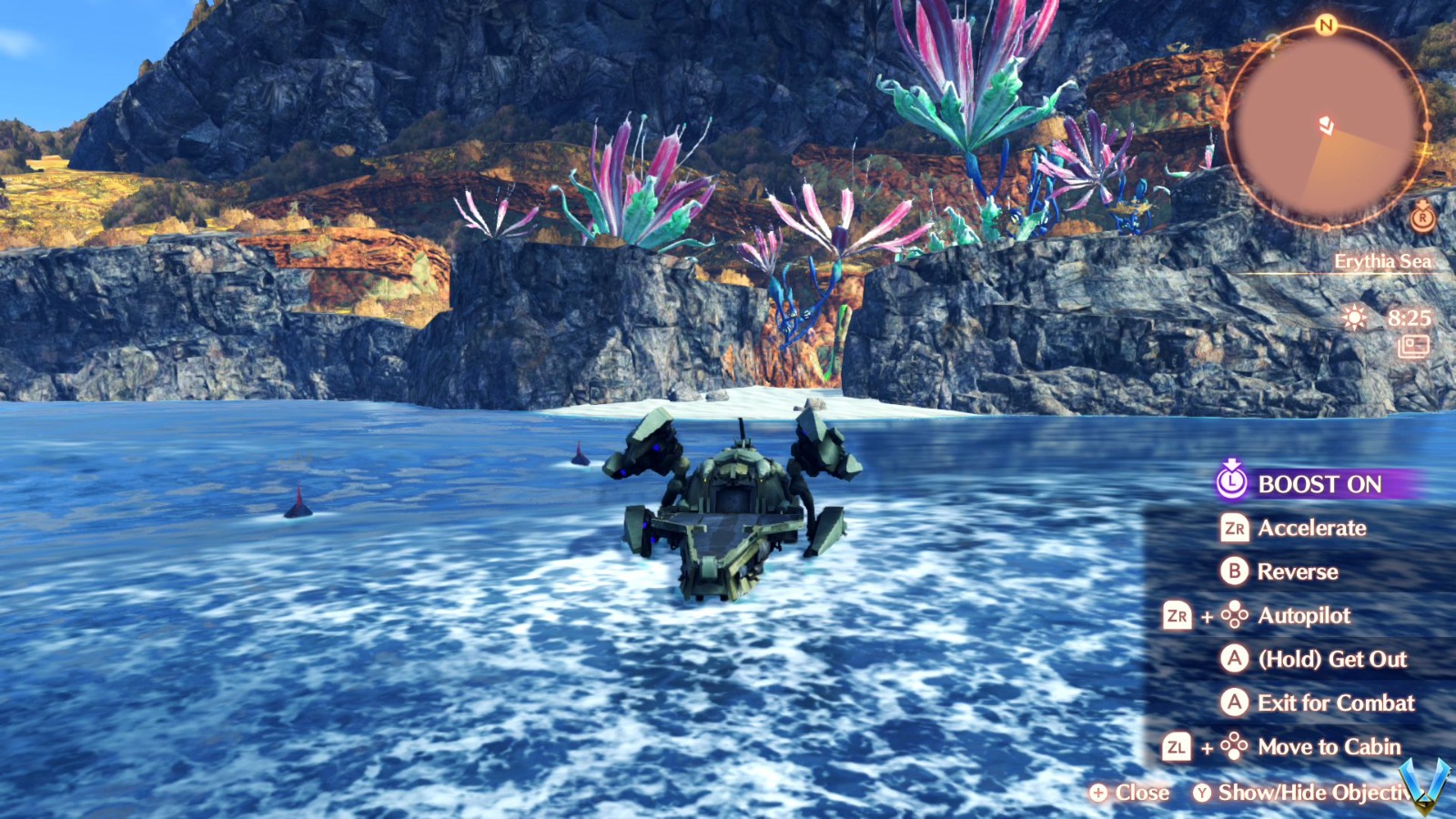The image size is (1456, 819).
Task: Close the controls panel via the + prompt
Action: coord(1101,793)
